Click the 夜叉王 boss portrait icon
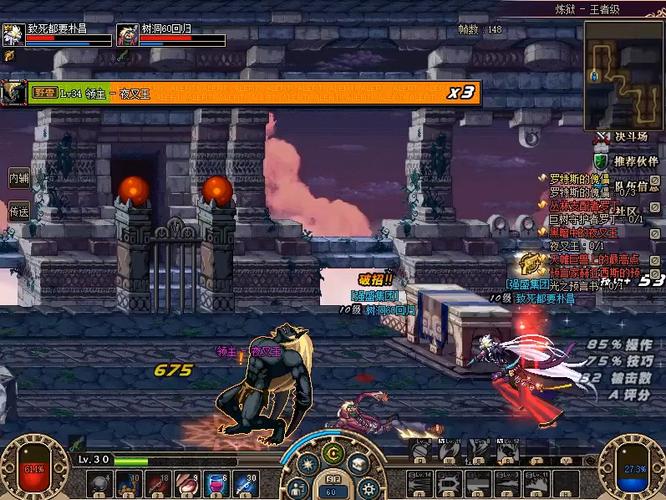 pos(13,92)
